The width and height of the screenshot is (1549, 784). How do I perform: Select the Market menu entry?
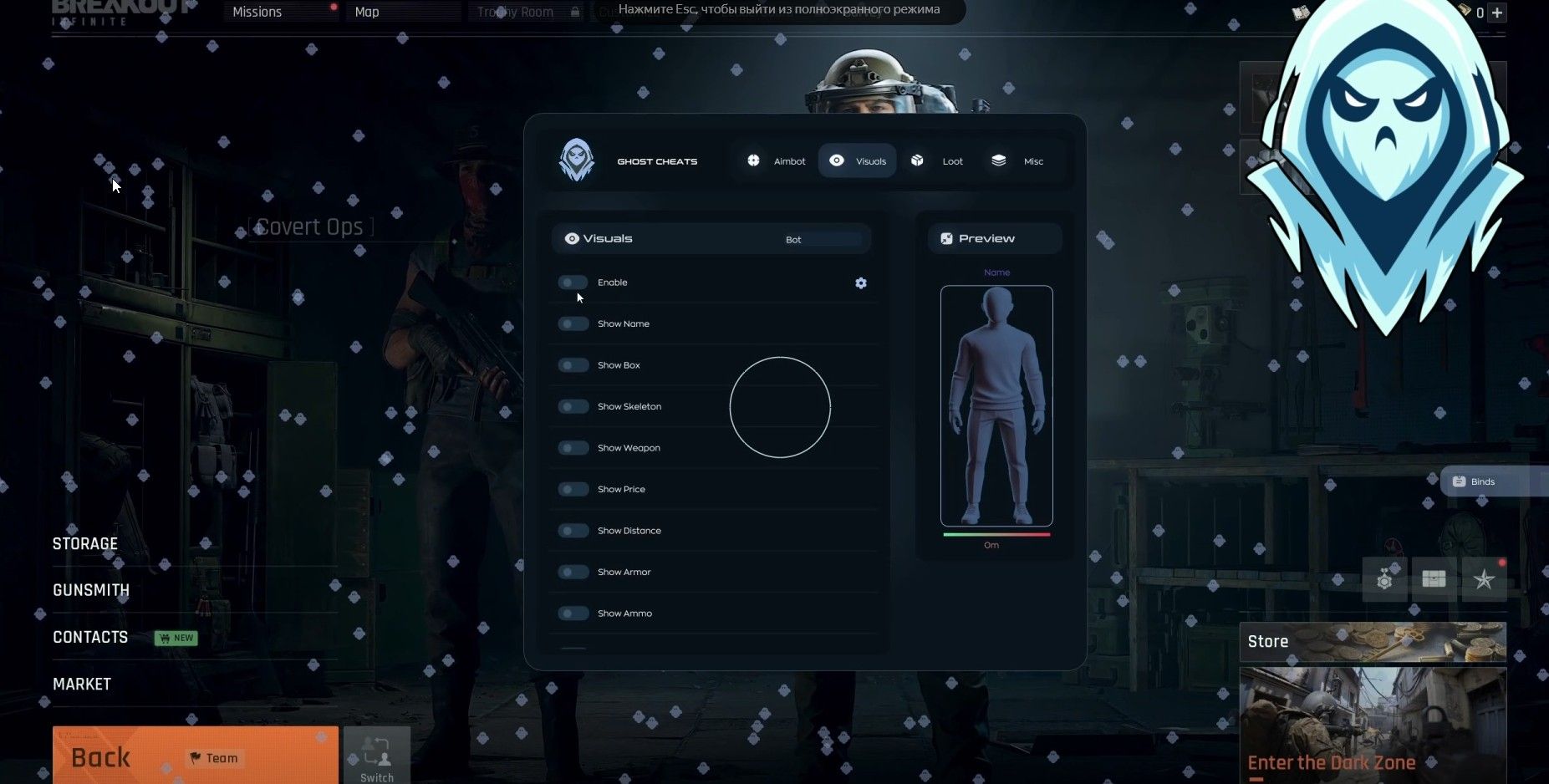(82, 684)
